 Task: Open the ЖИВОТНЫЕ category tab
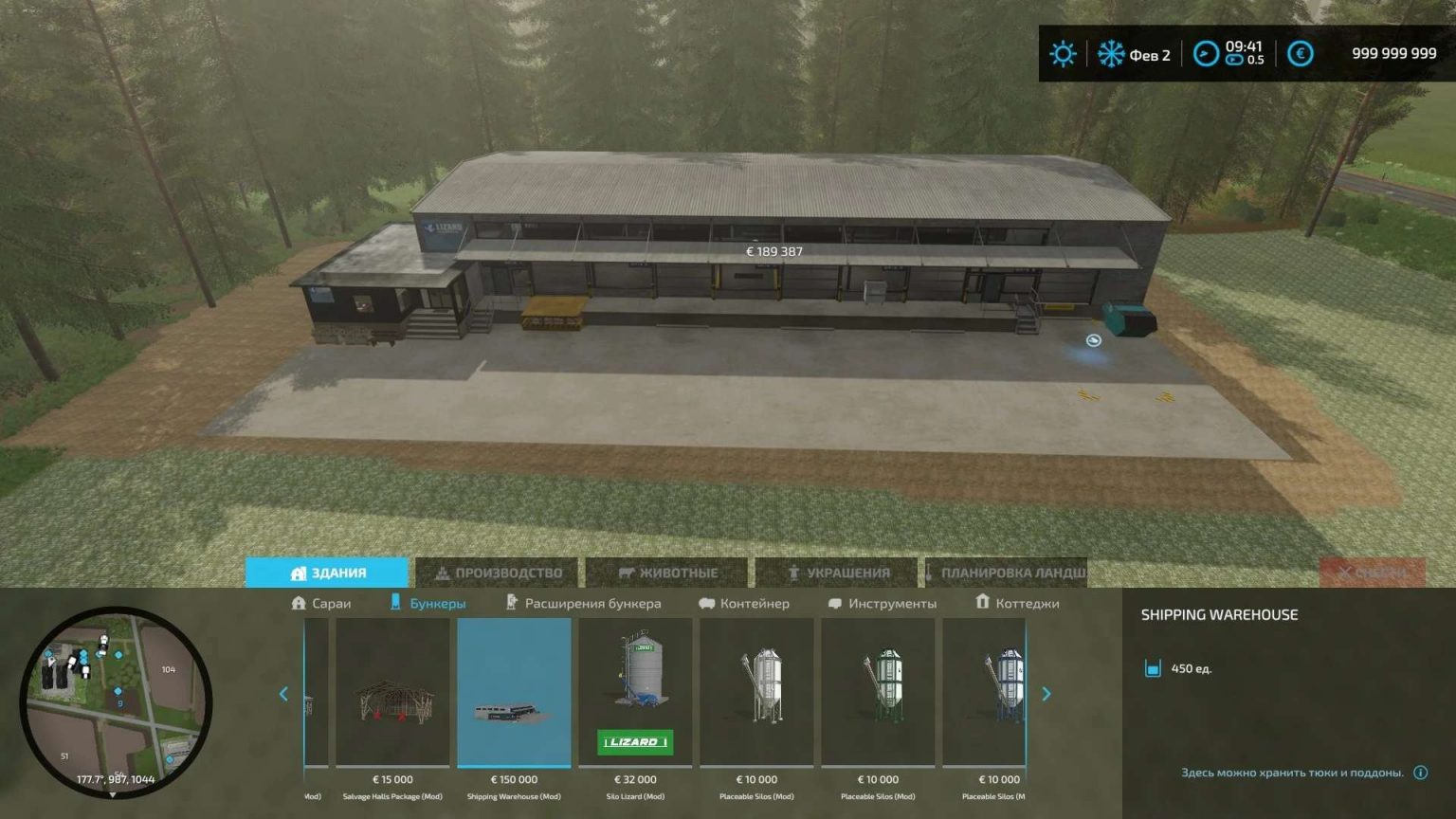669,572
